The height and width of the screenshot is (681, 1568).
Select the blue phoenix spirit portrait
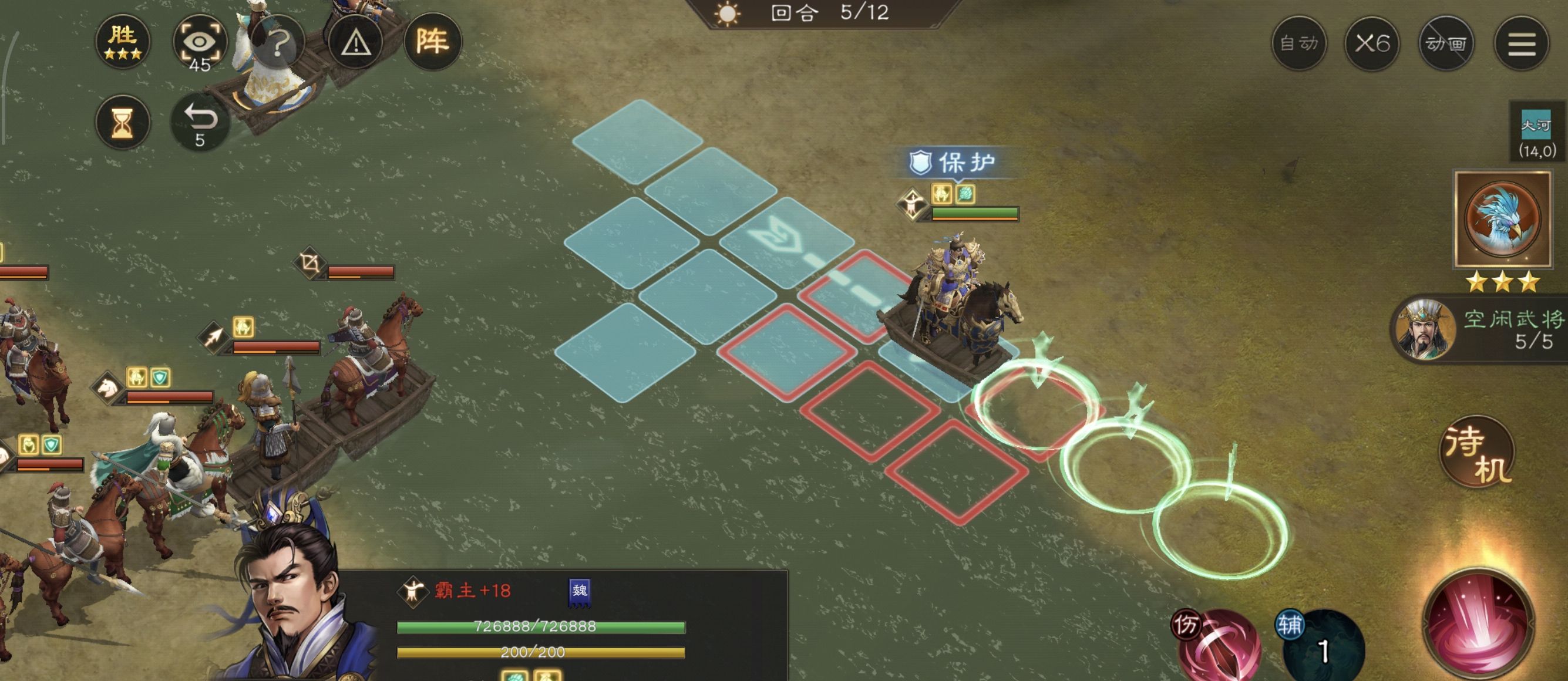[x=1502, y=219]
